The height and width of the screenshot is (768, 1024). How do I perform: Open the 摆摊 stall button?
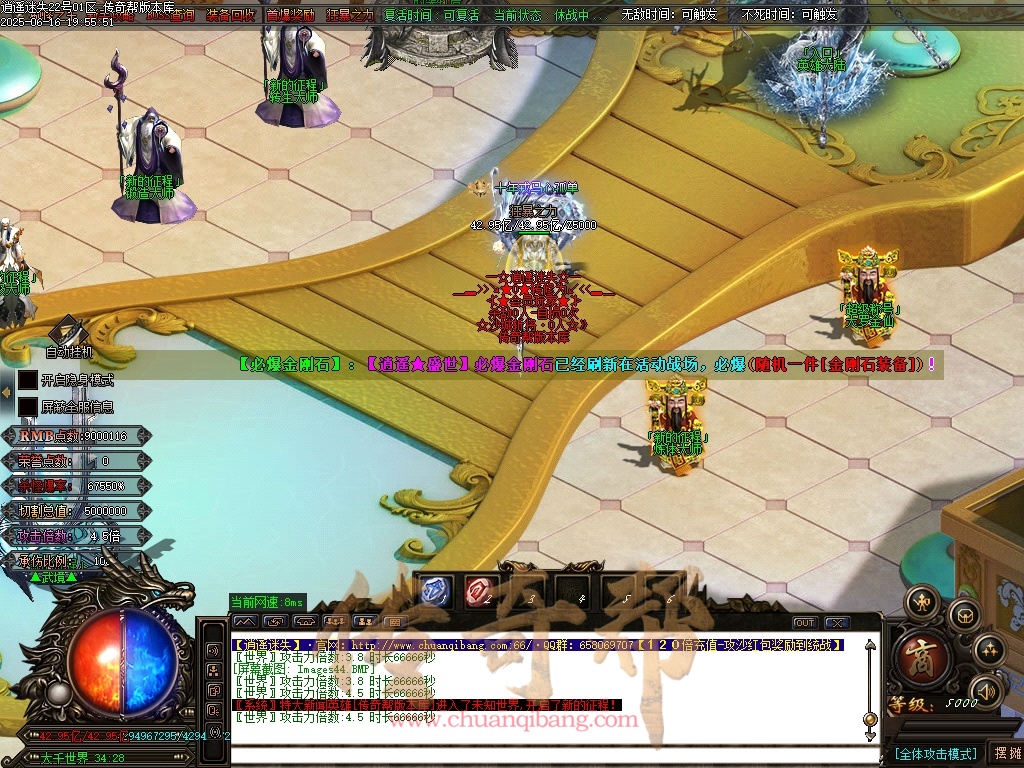coord(1004,753)
